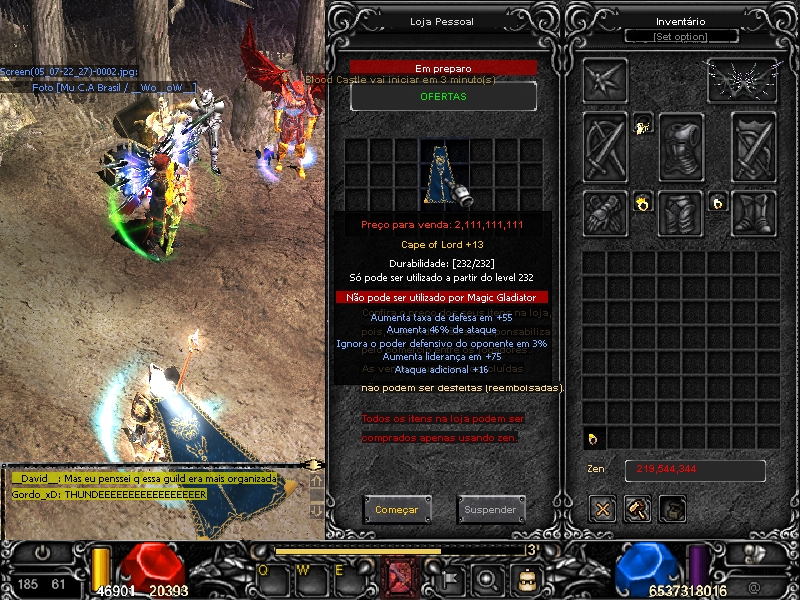
Task: Click the power button on the bottom bar
Action: [x=44, y=551]
